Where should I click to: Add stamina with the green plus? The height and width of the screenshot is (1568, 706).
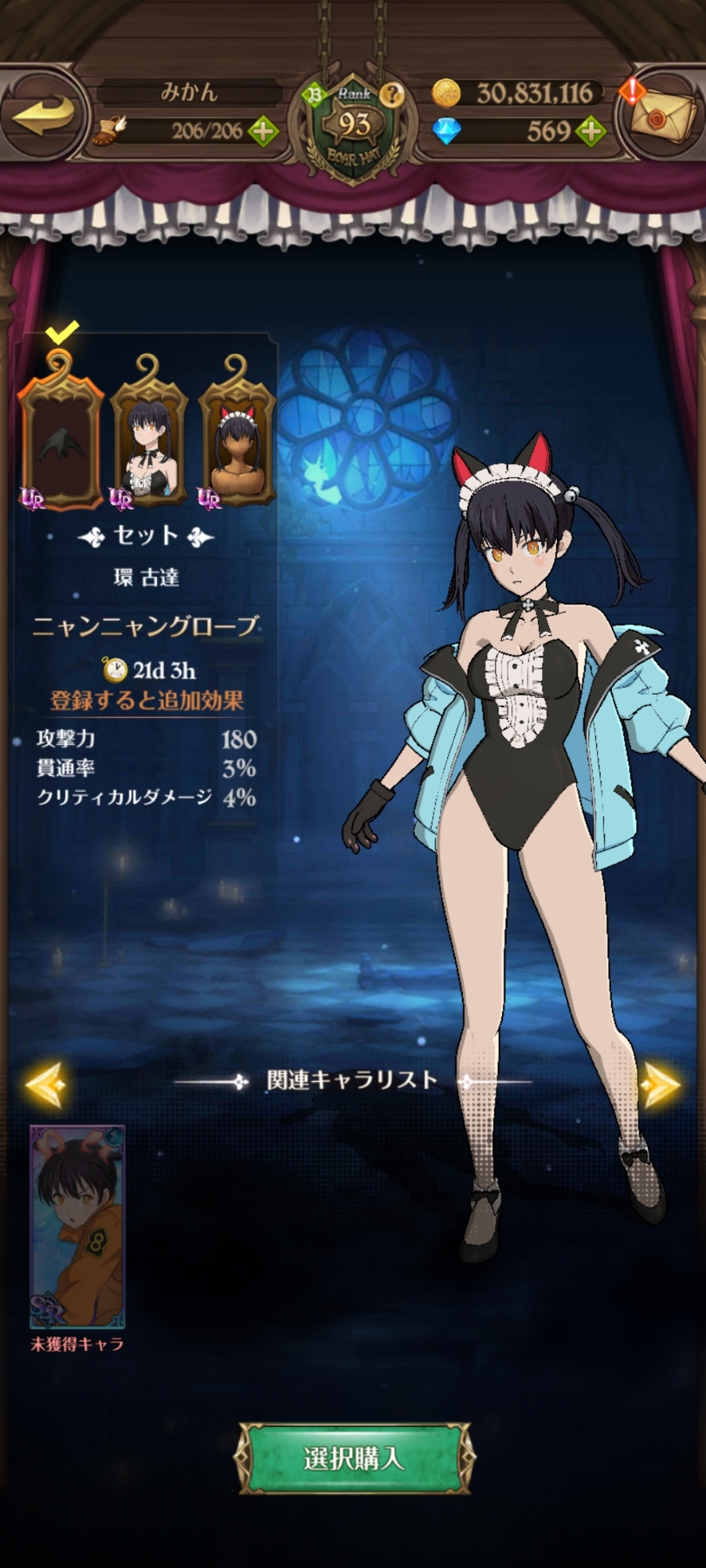click(264, 131)
